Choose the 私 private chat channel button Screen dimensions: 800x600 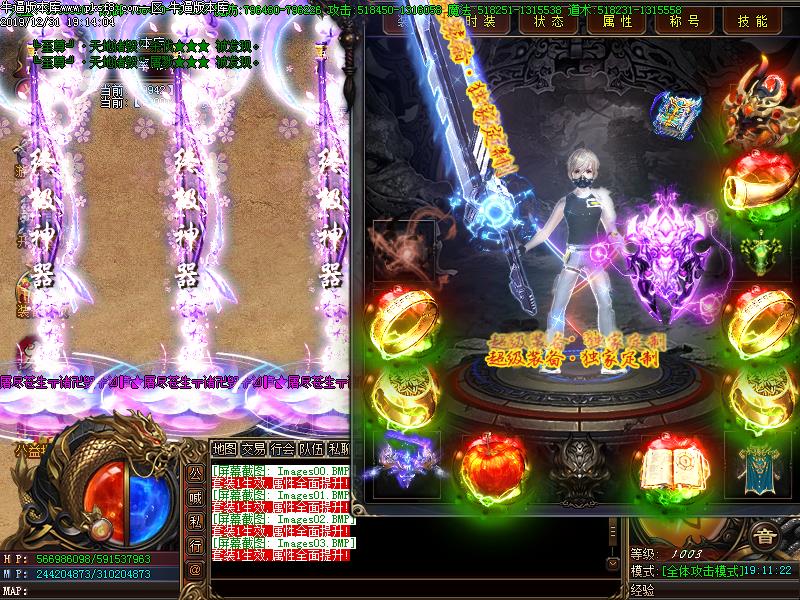pos(195,521)
